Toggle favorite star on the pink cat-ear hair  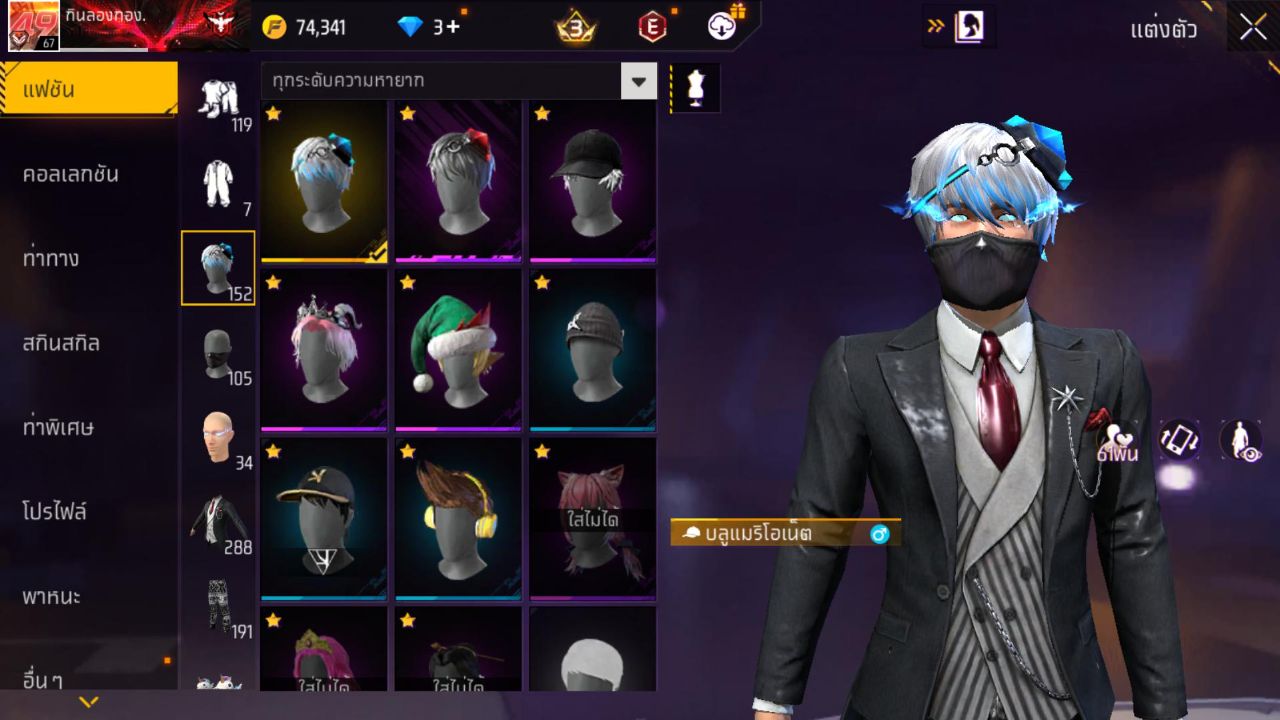pos(541,452)
